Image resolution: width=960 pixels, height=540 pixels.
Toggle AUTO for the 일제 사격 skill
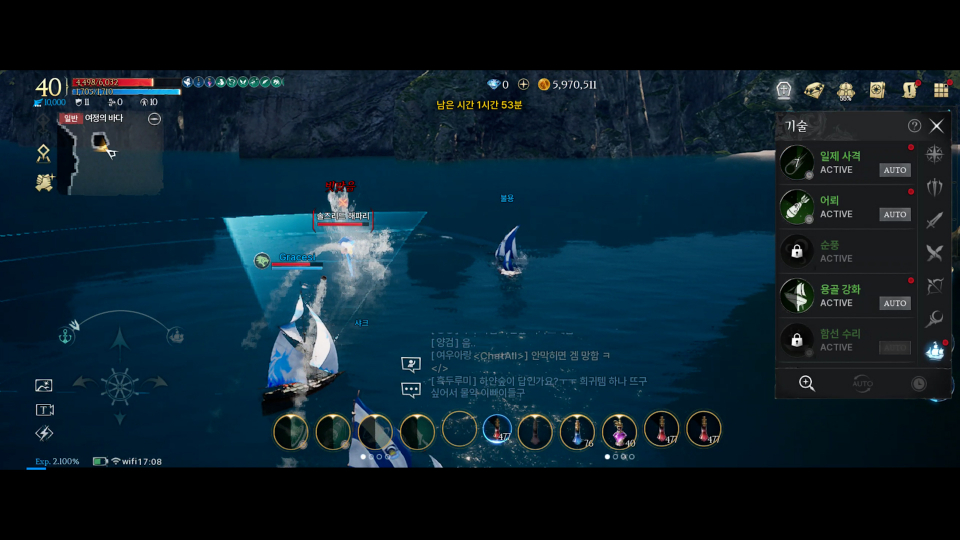(x=894, y=170)
